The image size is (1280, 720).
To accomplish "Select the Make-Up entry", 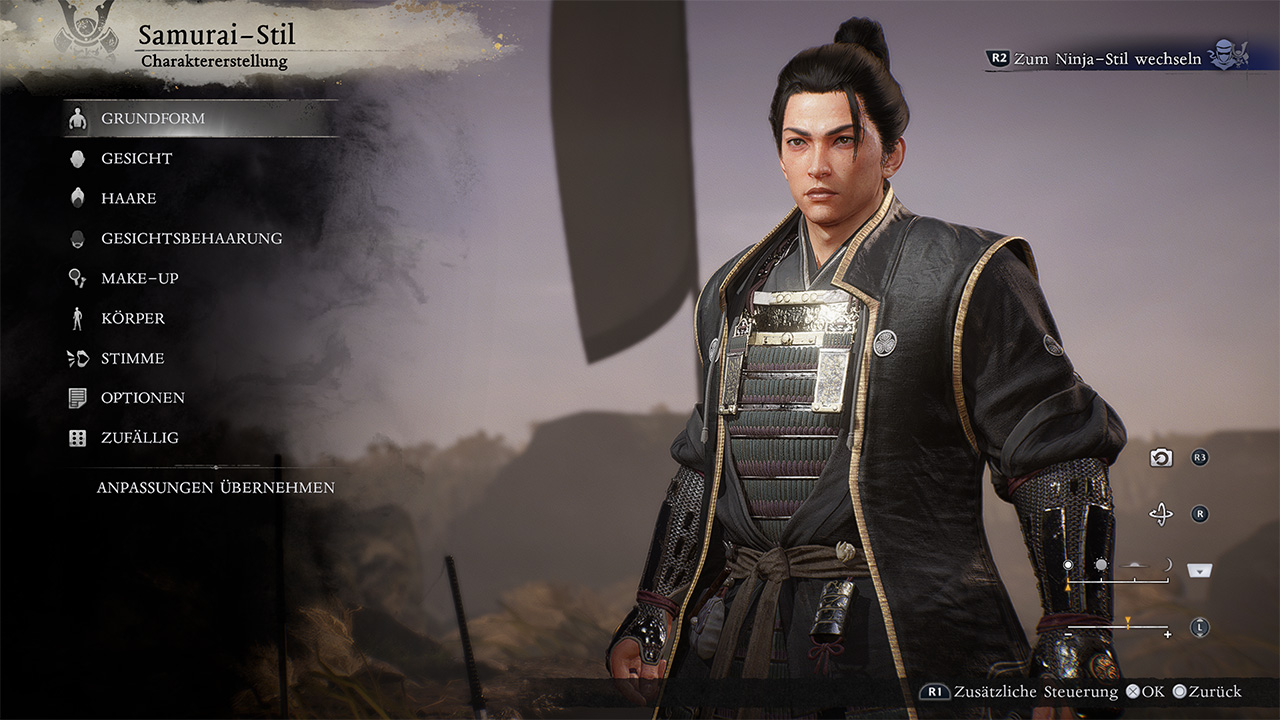I will point(139,278).
